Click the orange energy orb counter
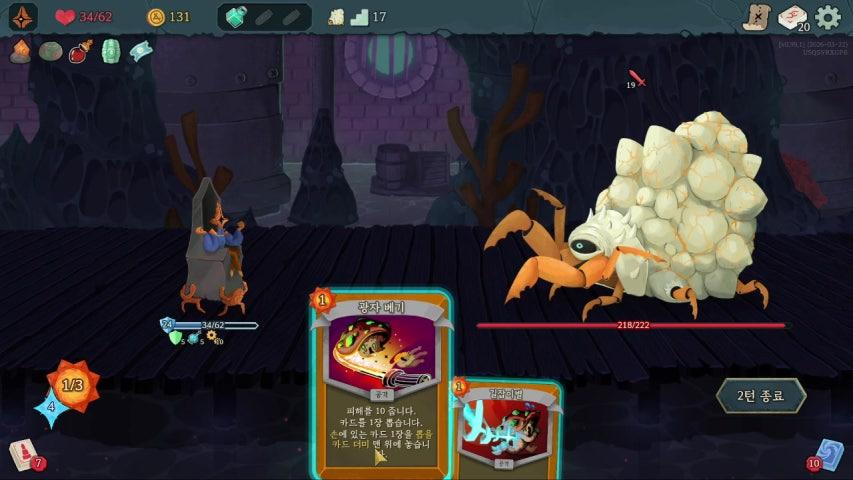This screenshot has height=480, width=853. (72, 383)
